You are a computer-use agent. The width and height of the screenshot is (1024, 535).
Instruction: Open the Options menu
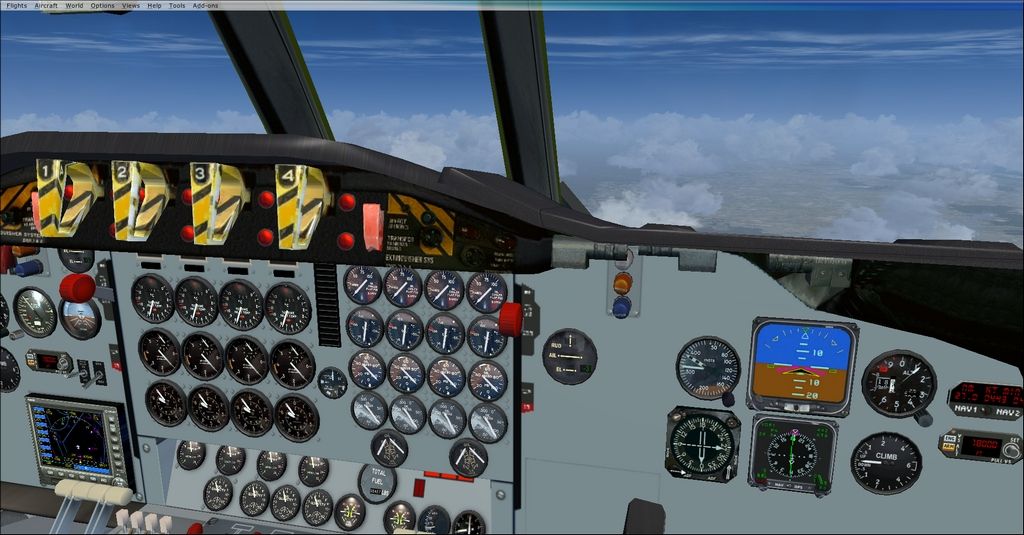point(102,6)
